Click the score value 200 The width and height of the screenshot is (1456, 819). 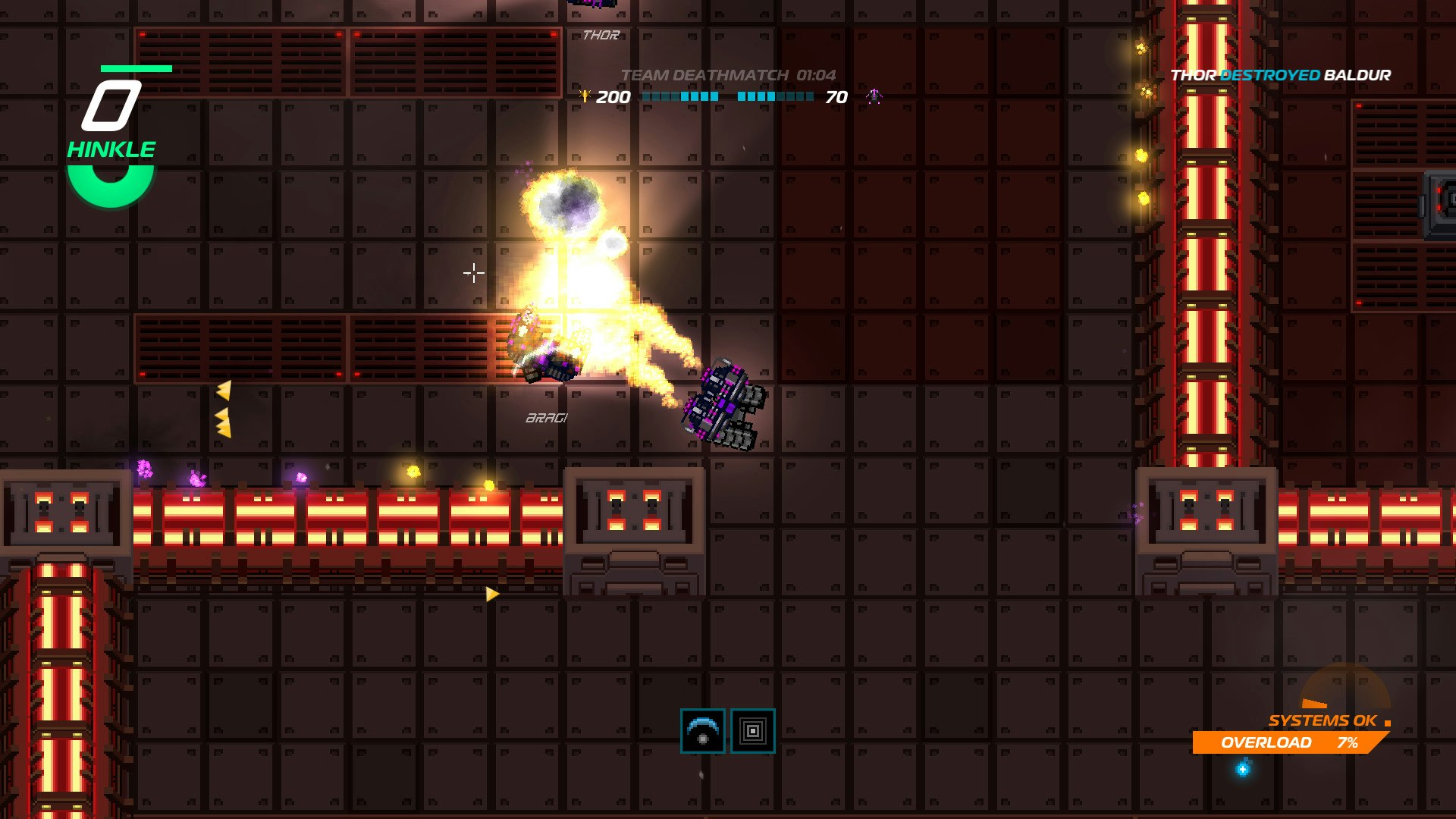[613, 96]
